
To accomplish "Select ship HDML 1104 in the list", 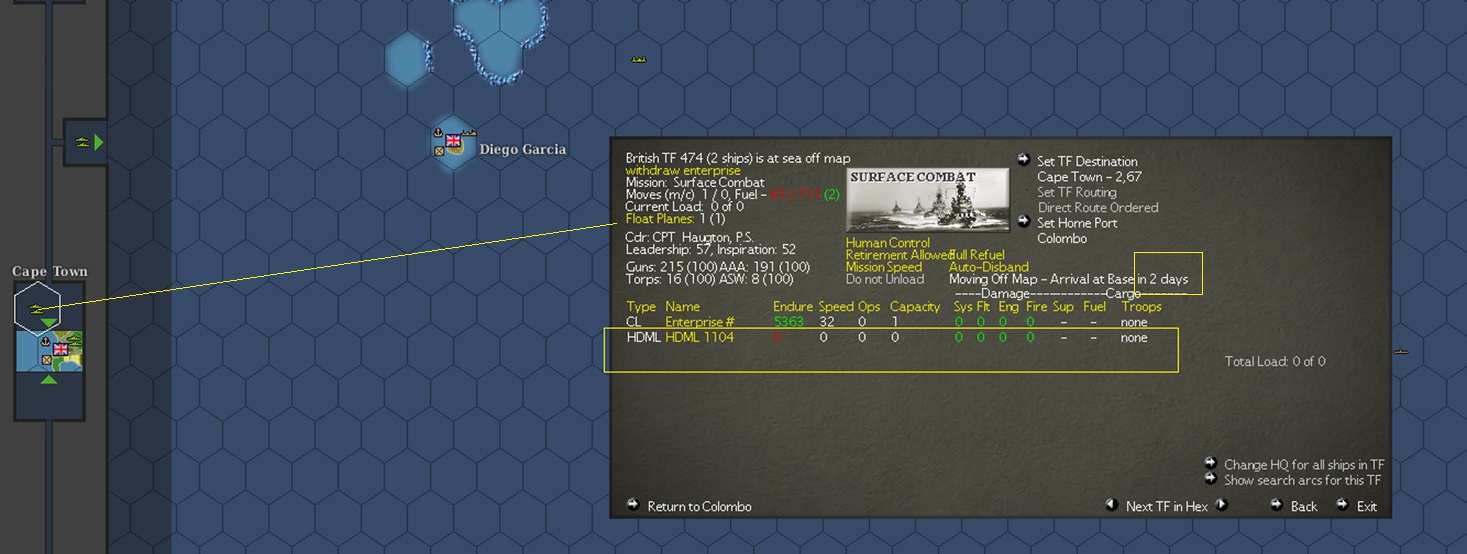I will pos(699,338).
